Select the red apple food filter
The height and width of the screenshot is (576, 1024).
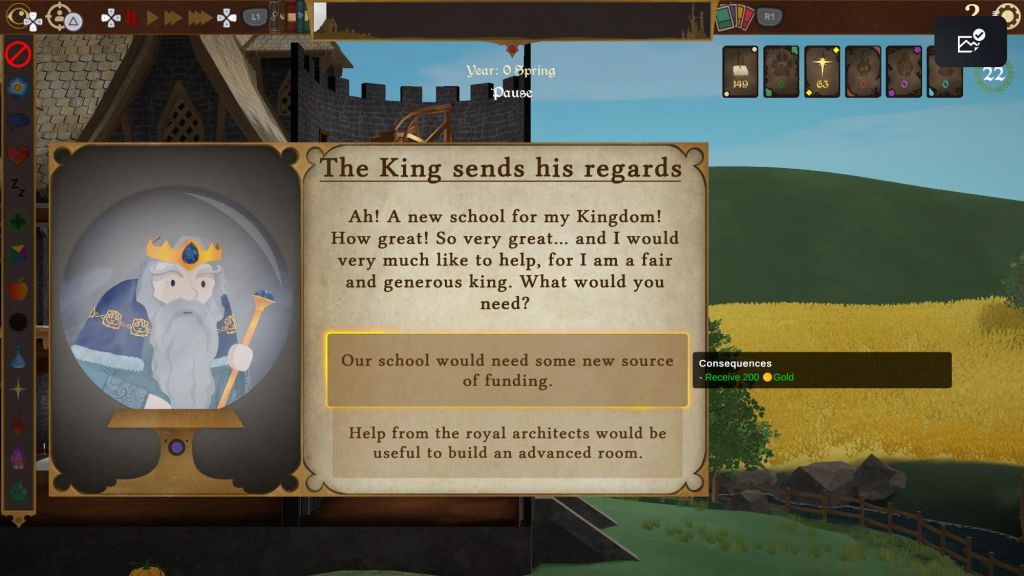18,289
